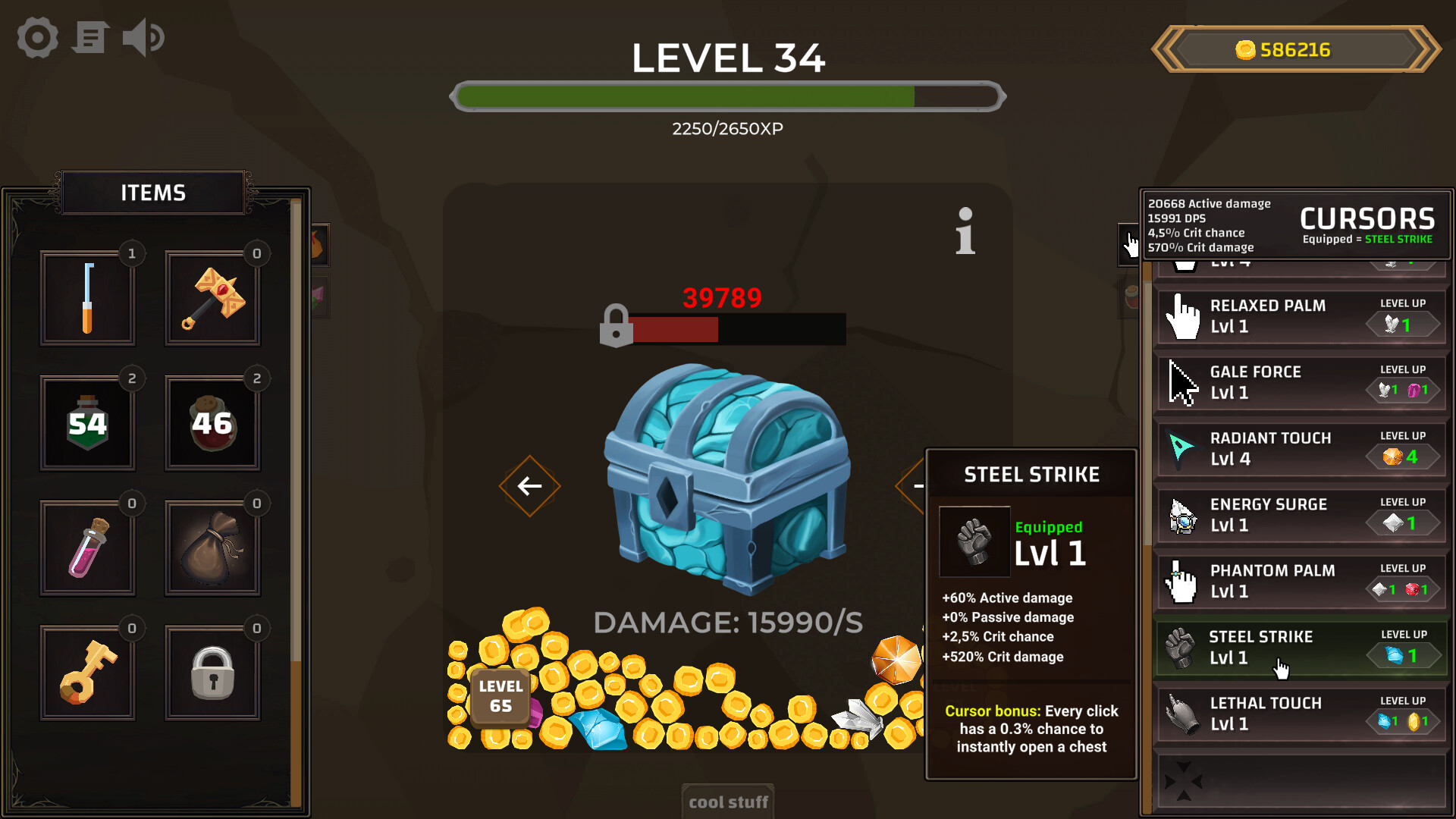This screenshot has width=1456, height=819.
Task: Open the settings gear icon
Action: (36, 37)
